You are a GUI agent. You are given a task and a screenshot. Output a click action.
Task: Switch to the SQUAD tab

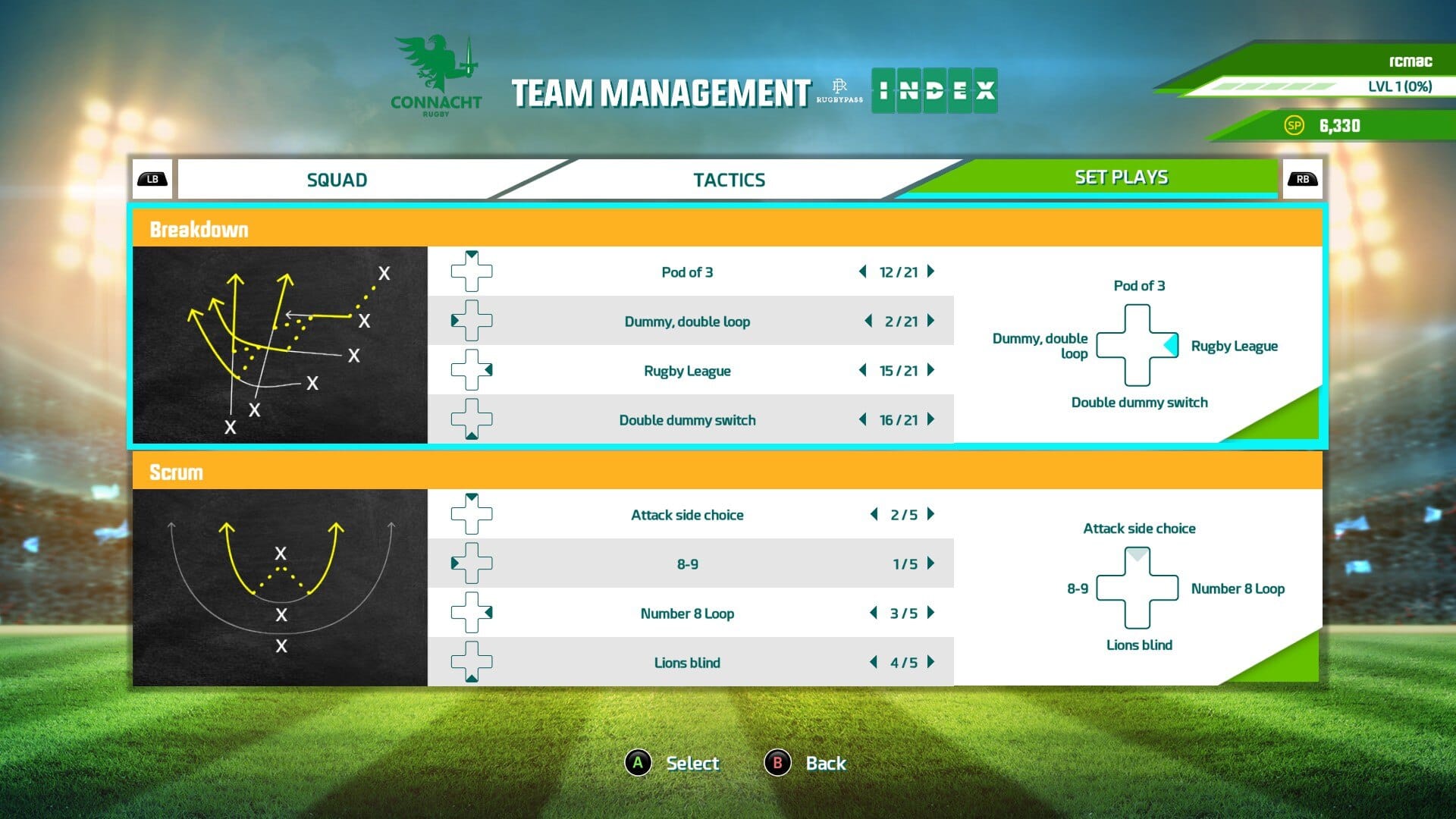(337, 180)
